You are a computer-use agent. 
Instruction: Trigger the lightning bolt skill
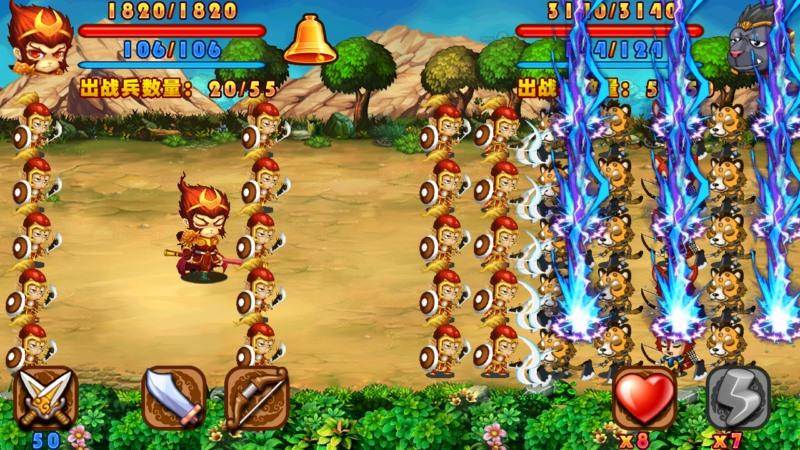click(738, 397)
